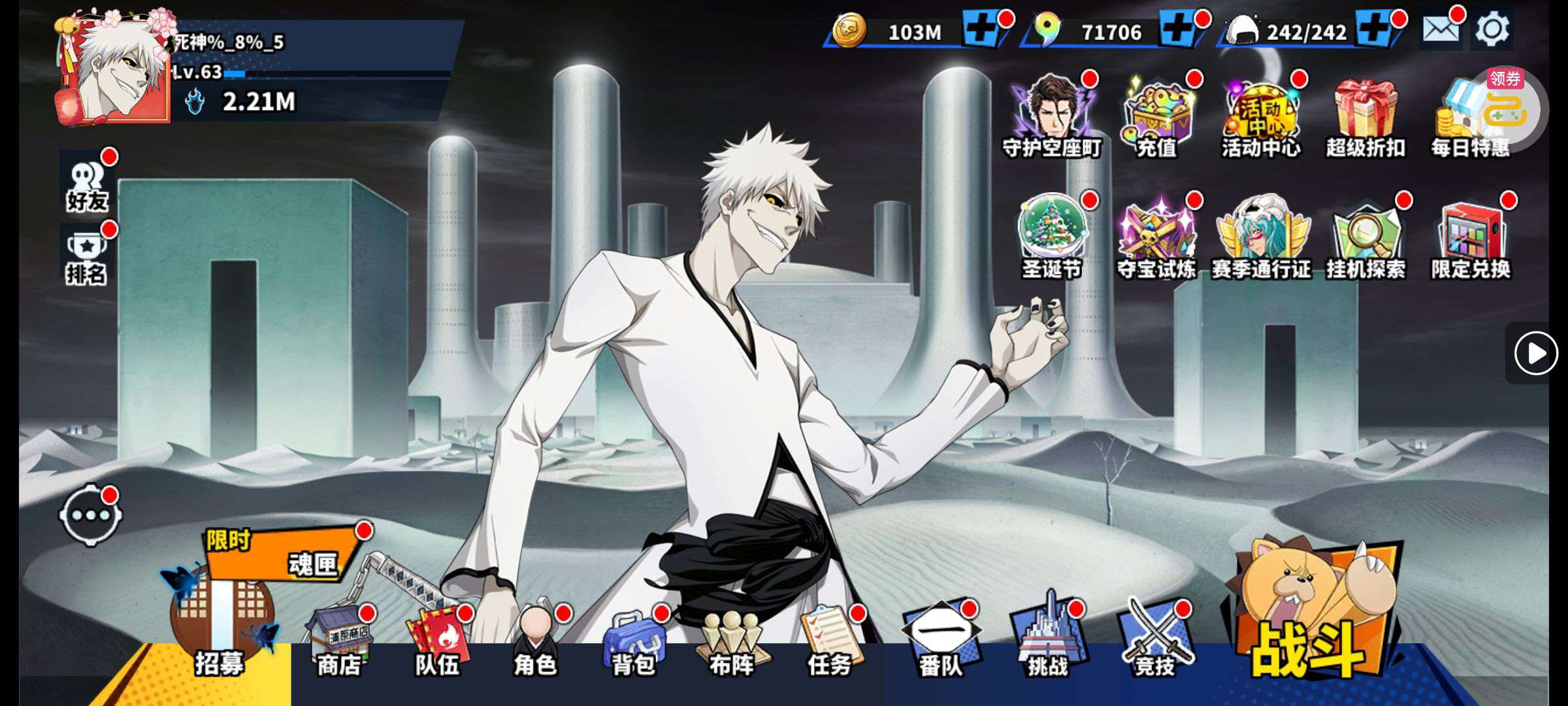1568x706 pixels.
Task: Open the 圣诞节 Christmas event
Action: point(1052,237)
